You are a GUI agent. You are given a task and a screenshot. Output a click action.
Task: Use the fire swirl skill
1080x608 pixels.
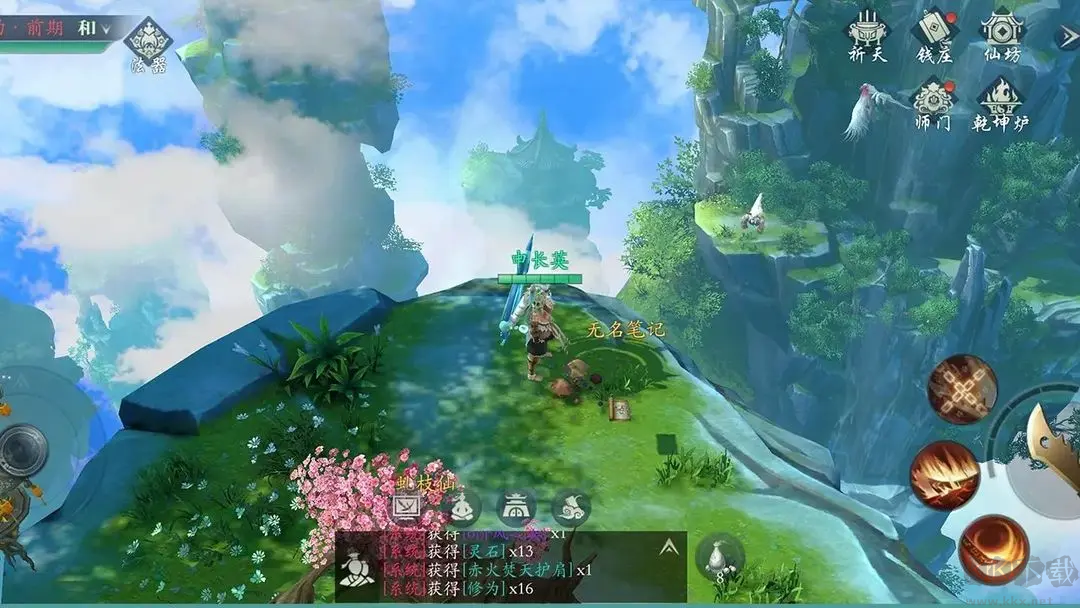(x=993, y=549)
